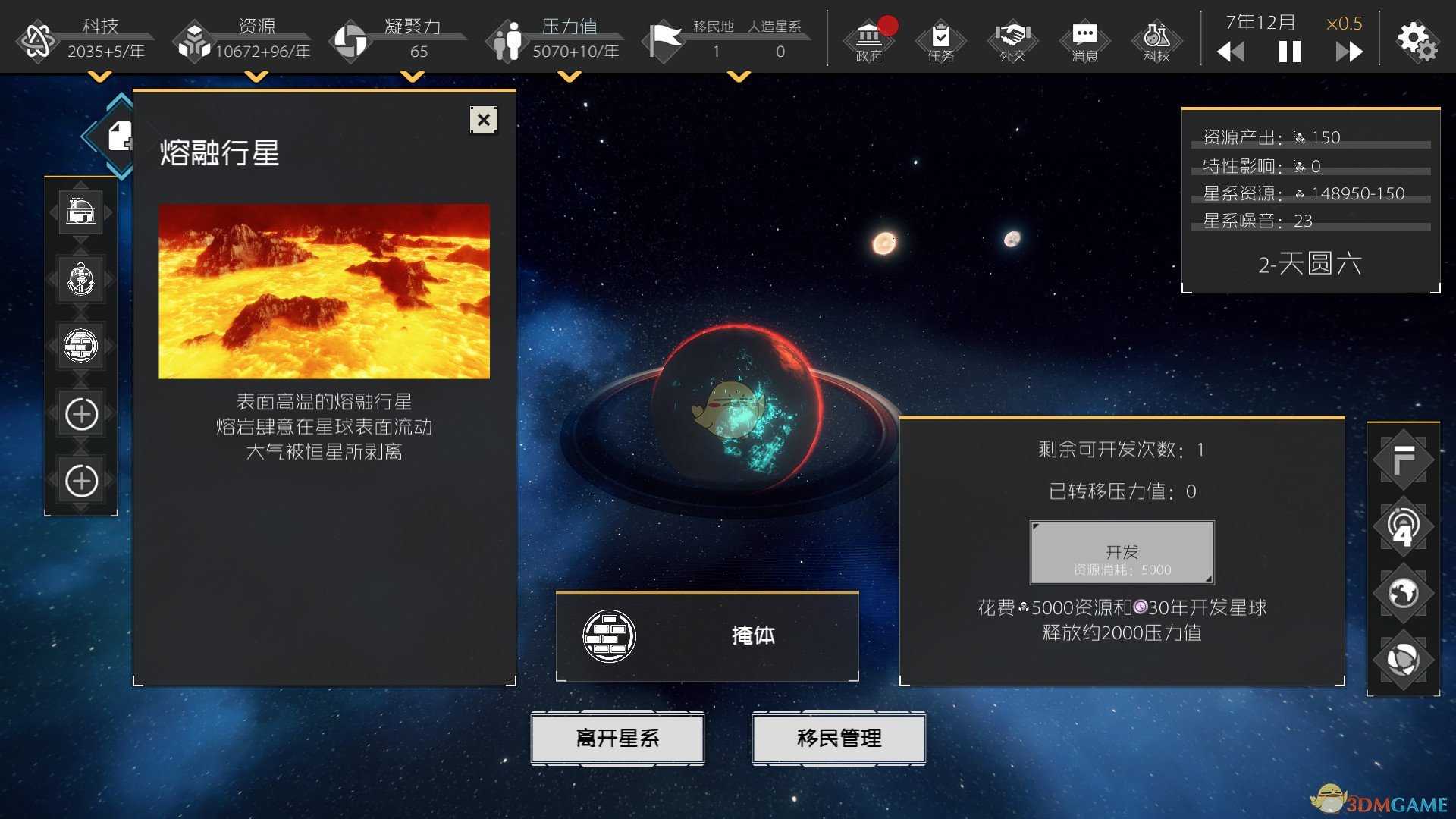Pause the game simulation

(1289, 52)
